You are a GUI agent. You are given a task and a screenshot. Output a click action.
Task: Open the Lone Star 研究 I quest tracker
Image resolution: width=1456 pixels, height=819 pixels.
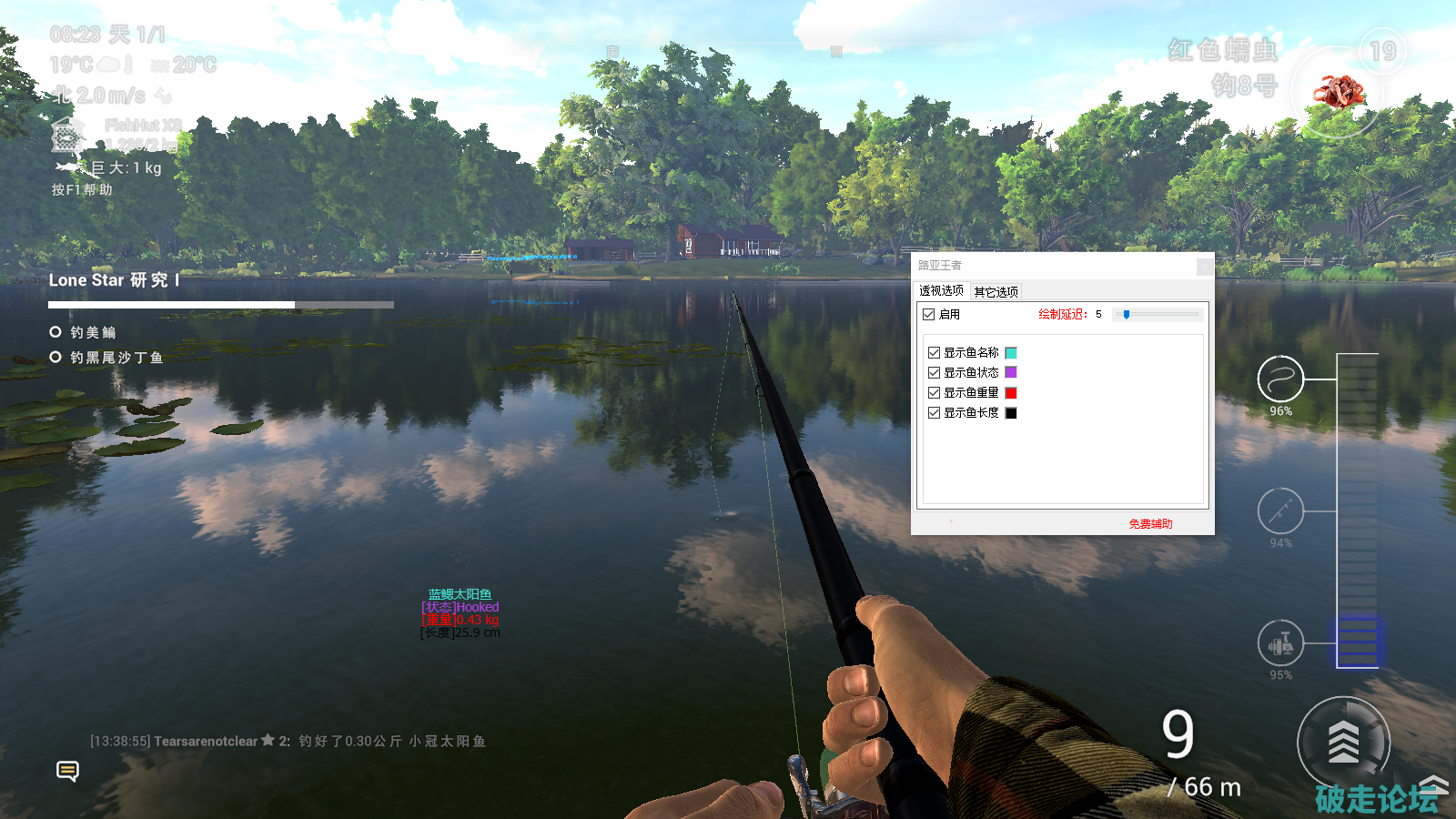click(114, 280)
